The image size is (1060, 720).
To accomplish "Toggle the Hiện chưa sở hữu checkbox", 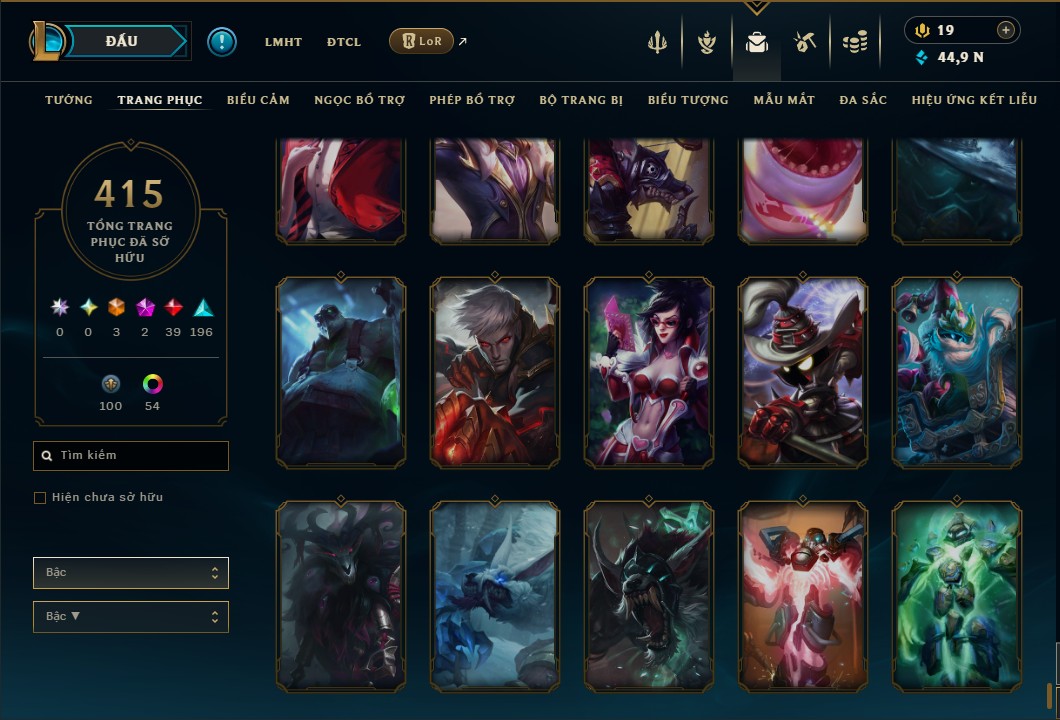I will click(x=40, y=498).
